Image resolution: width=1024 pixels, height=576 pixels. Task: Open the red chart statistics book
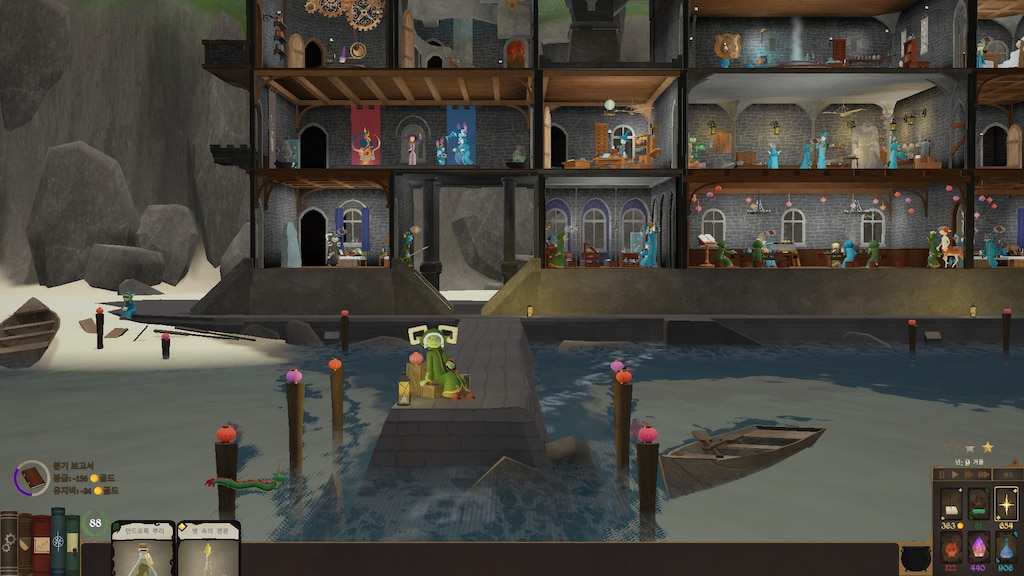click(x=41, y=543)
